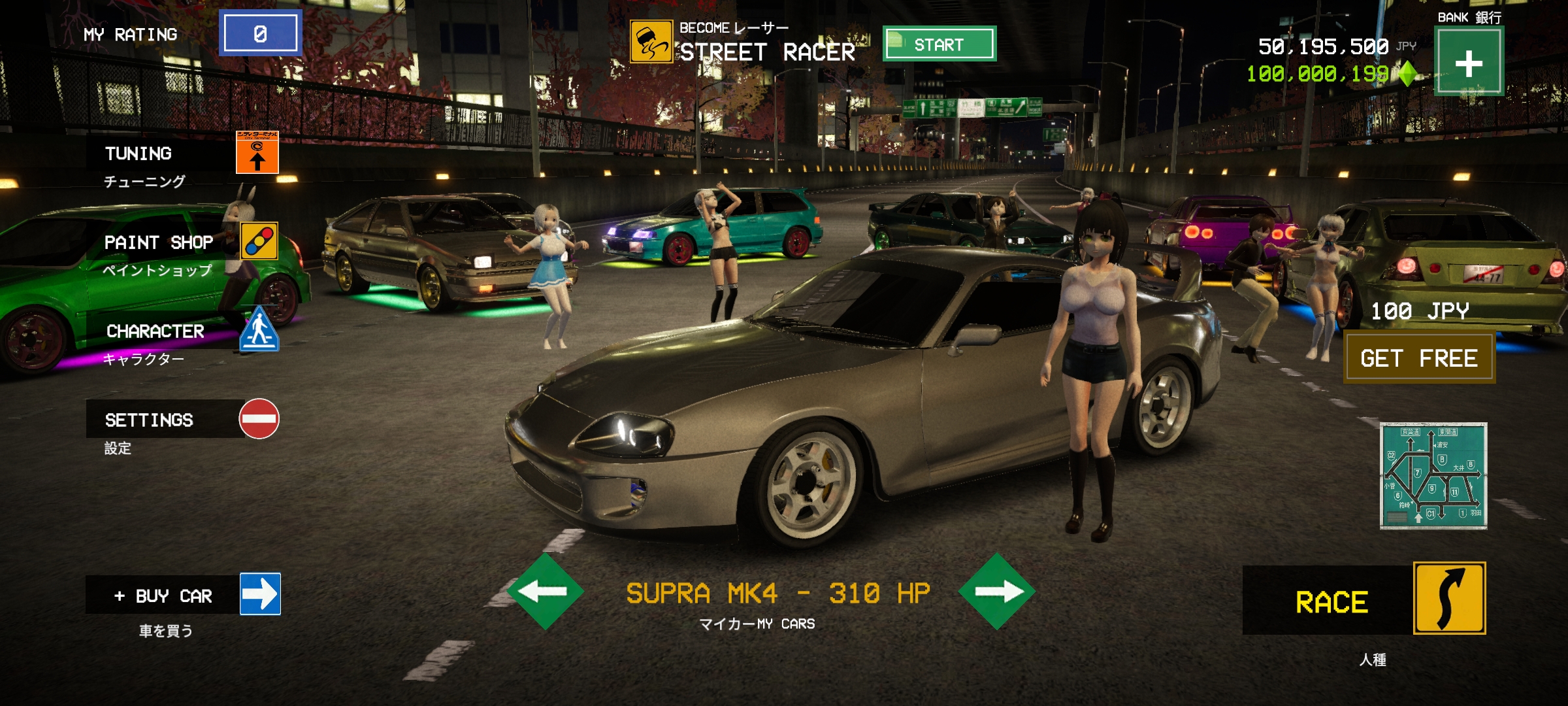Add funds with the bank plus button
The width and height of the screenshot is (1568, 706).
pyautogui.click(x=1469, y=63)
